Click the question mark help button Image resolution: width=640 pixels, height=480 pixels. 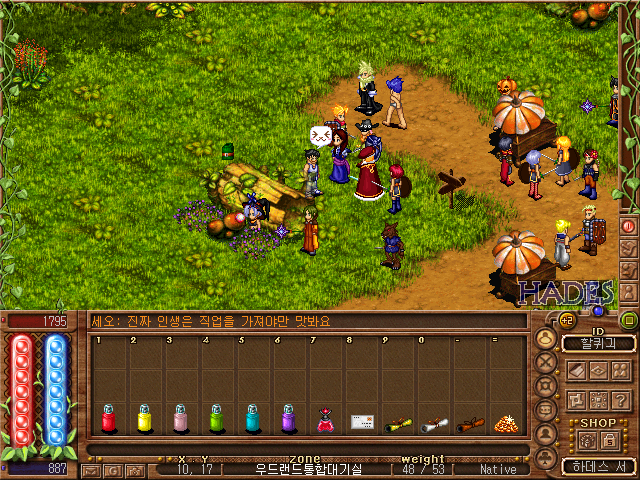[621, 399]
